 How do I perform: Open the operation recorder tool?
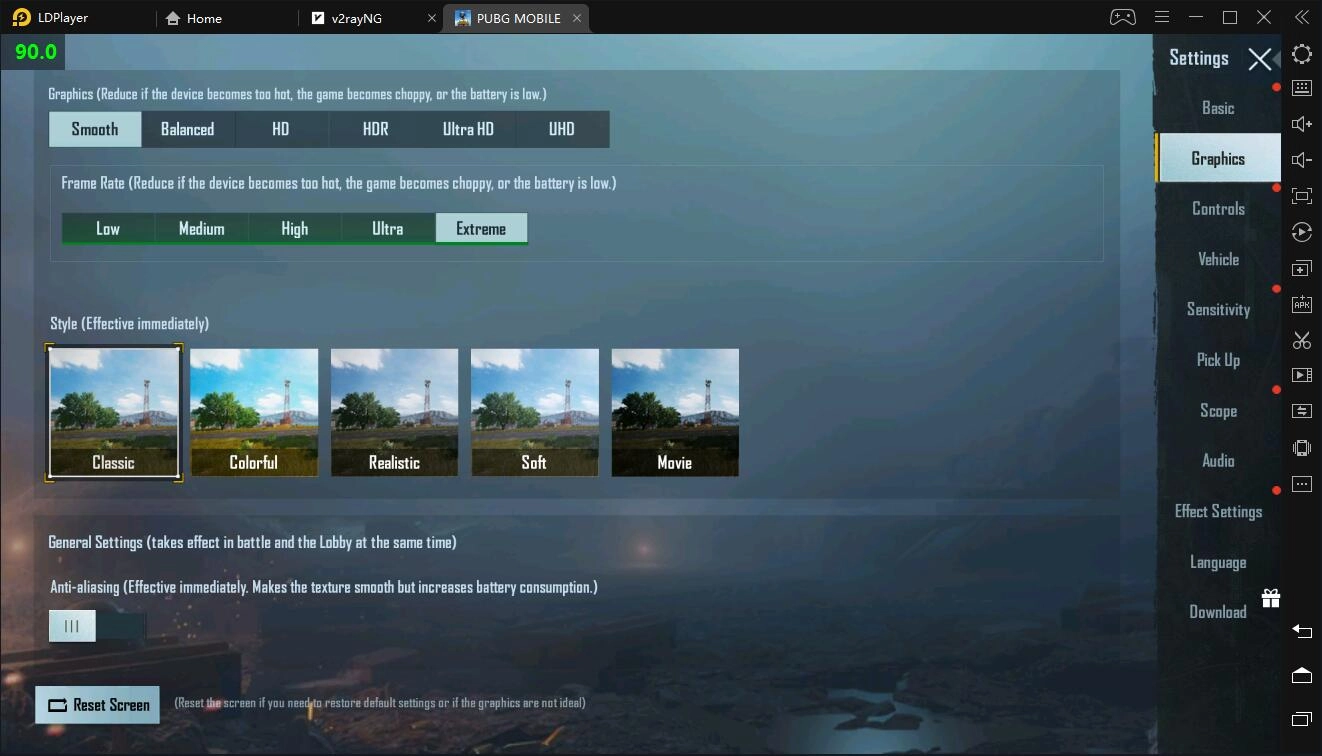point(1301,231)
